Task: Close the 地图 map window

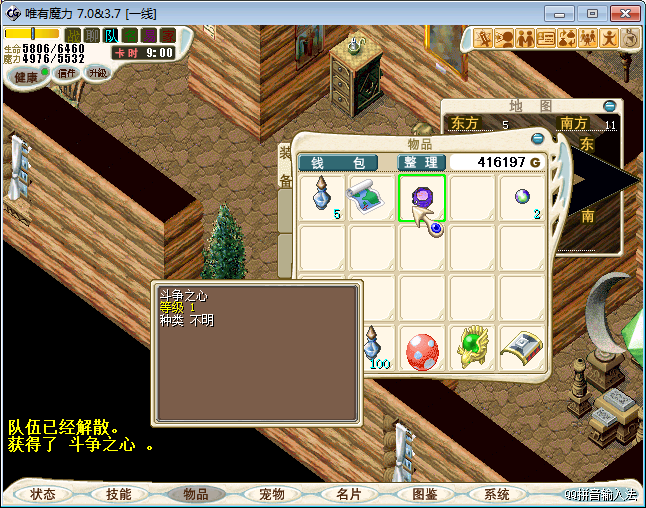Action: (610, 106)
